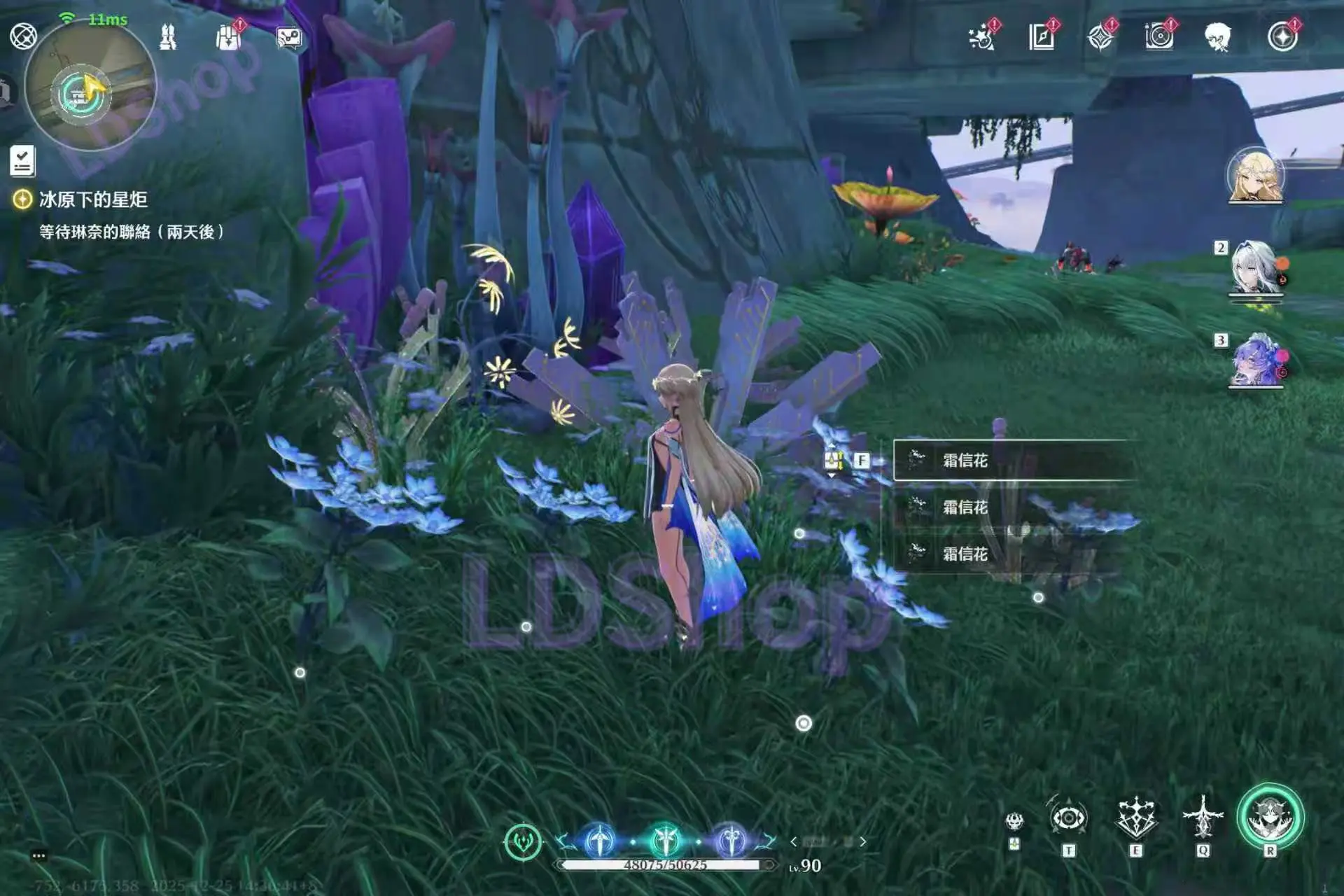
Task: Open the character head profile icon
Action: point(1218,37)
